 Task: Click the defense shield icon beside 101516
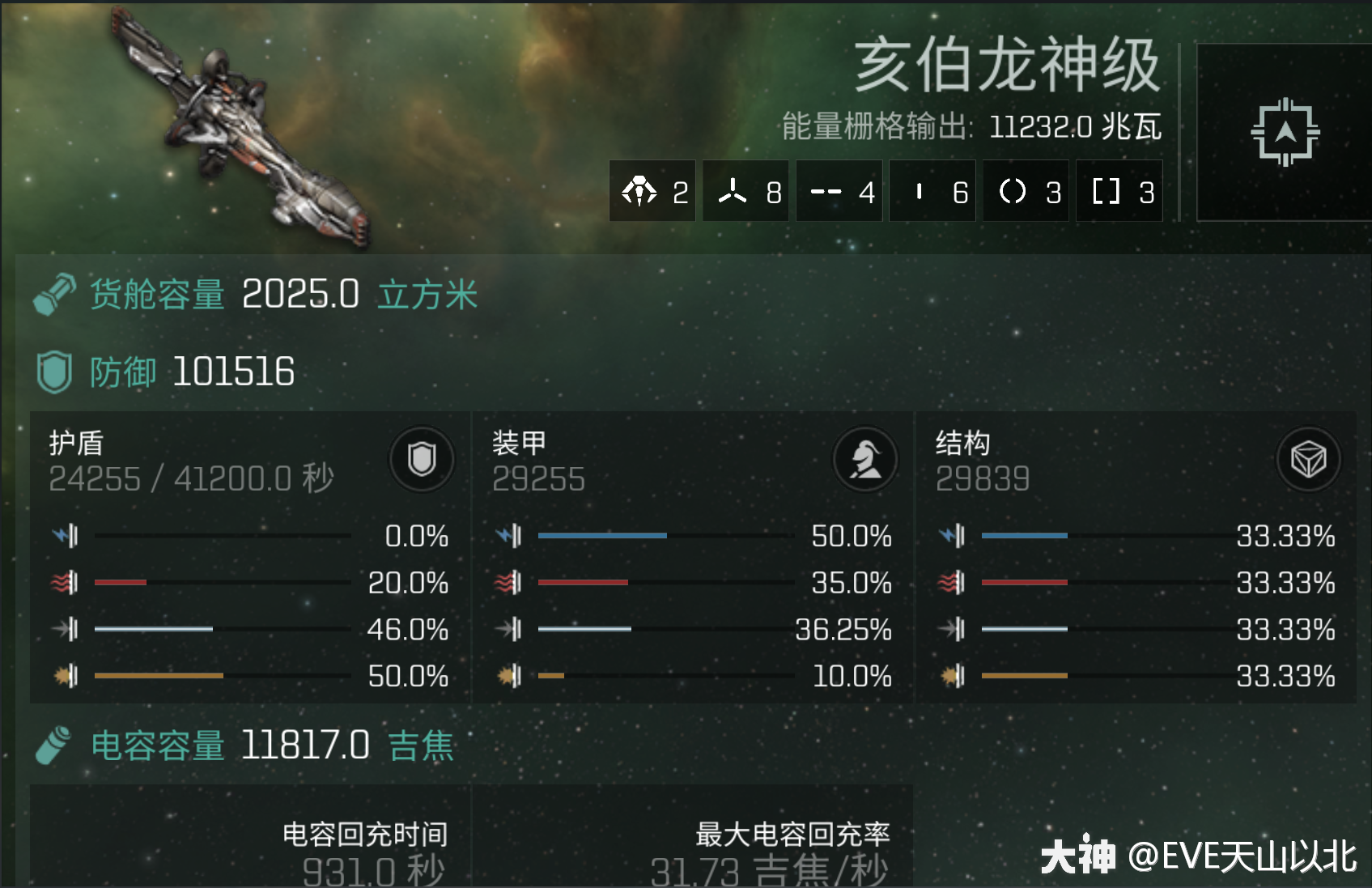[53, 372]
